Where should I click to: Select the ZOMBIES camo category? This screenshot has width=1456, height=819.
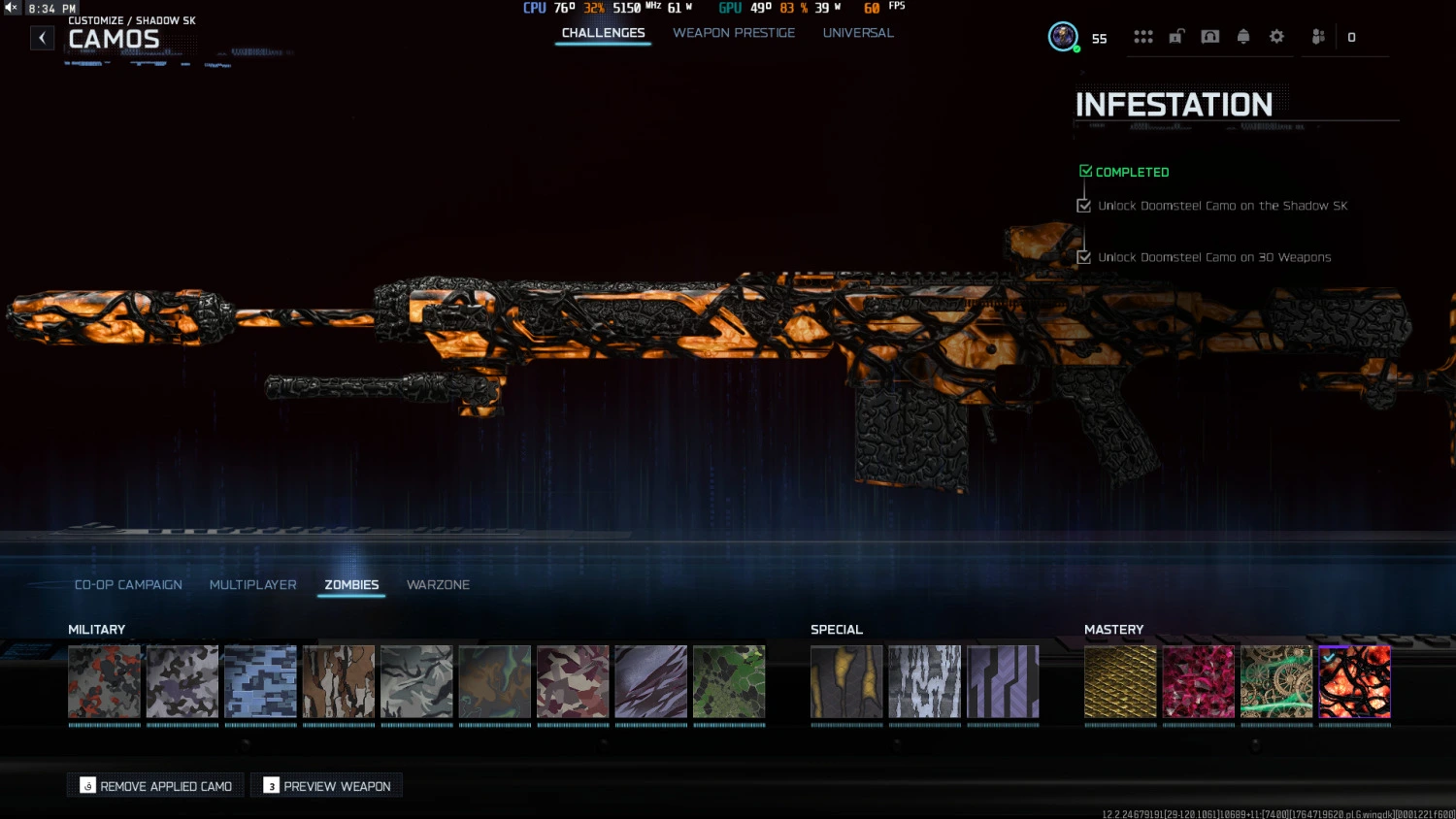tap(351, 584)
